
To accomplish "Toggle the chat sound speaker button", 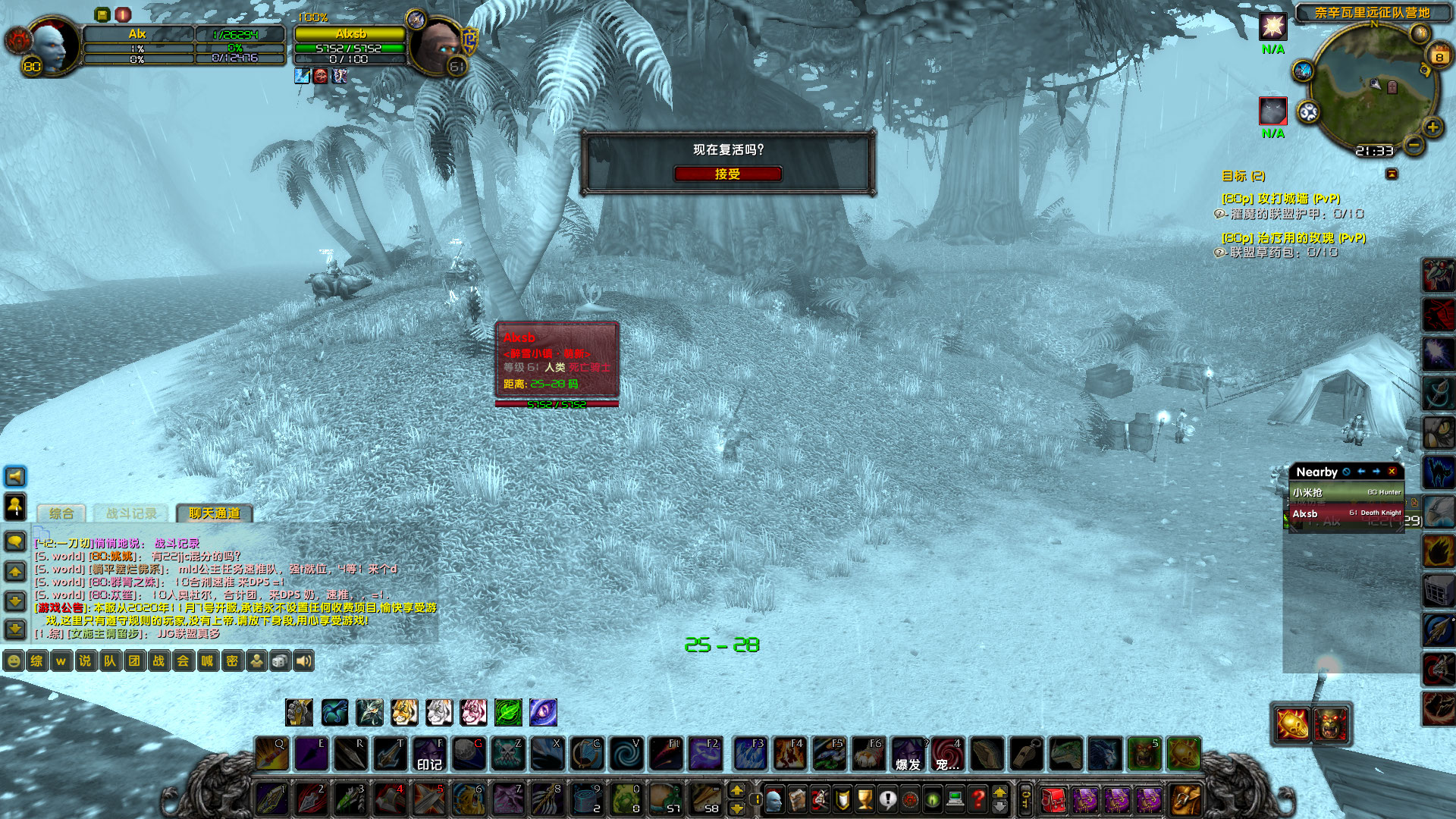I will 306,661.
